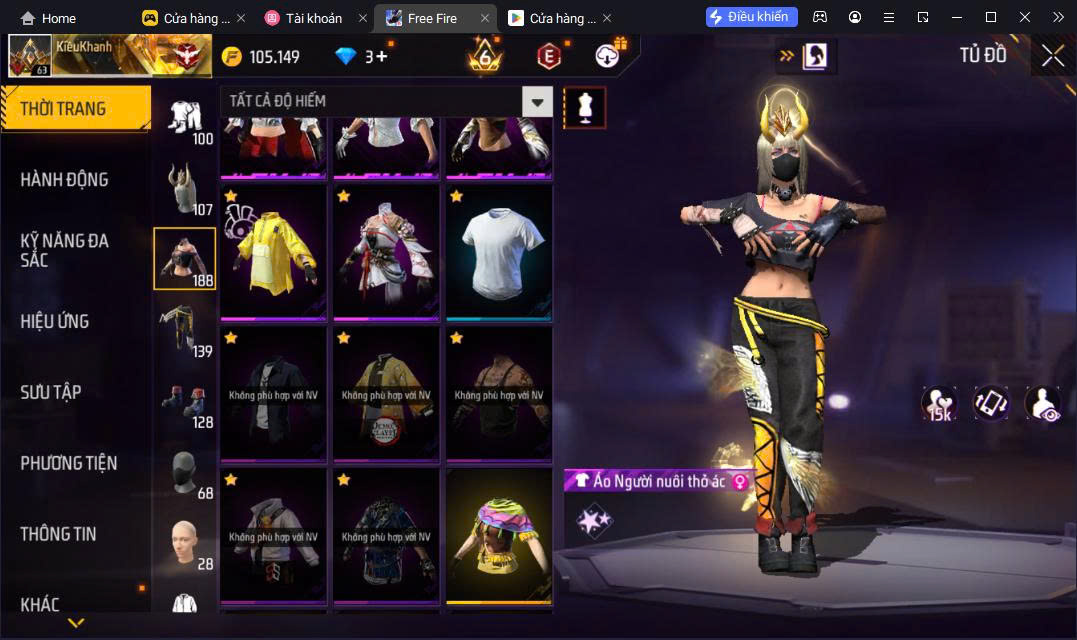The image size is (1077, 640).
Task: Switch to the Tài khoản emulator tab
Action: [x=313, y=18]
